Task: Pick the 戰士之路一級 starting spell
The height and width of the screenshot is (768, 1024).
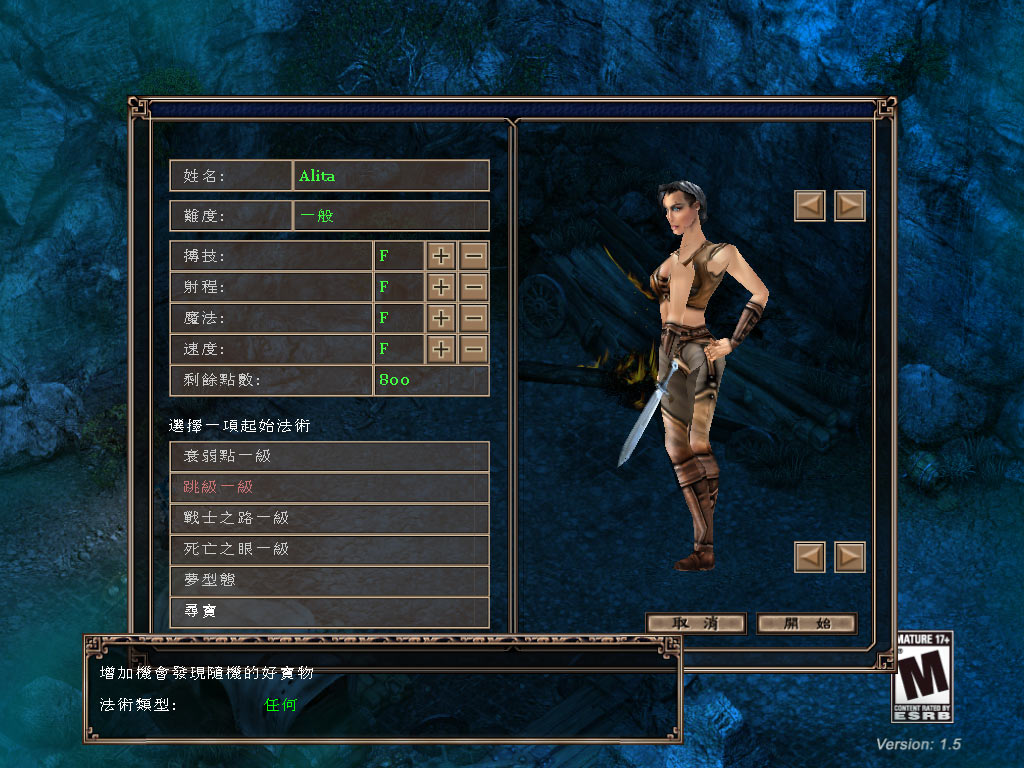Action: [x=329, y=518]
